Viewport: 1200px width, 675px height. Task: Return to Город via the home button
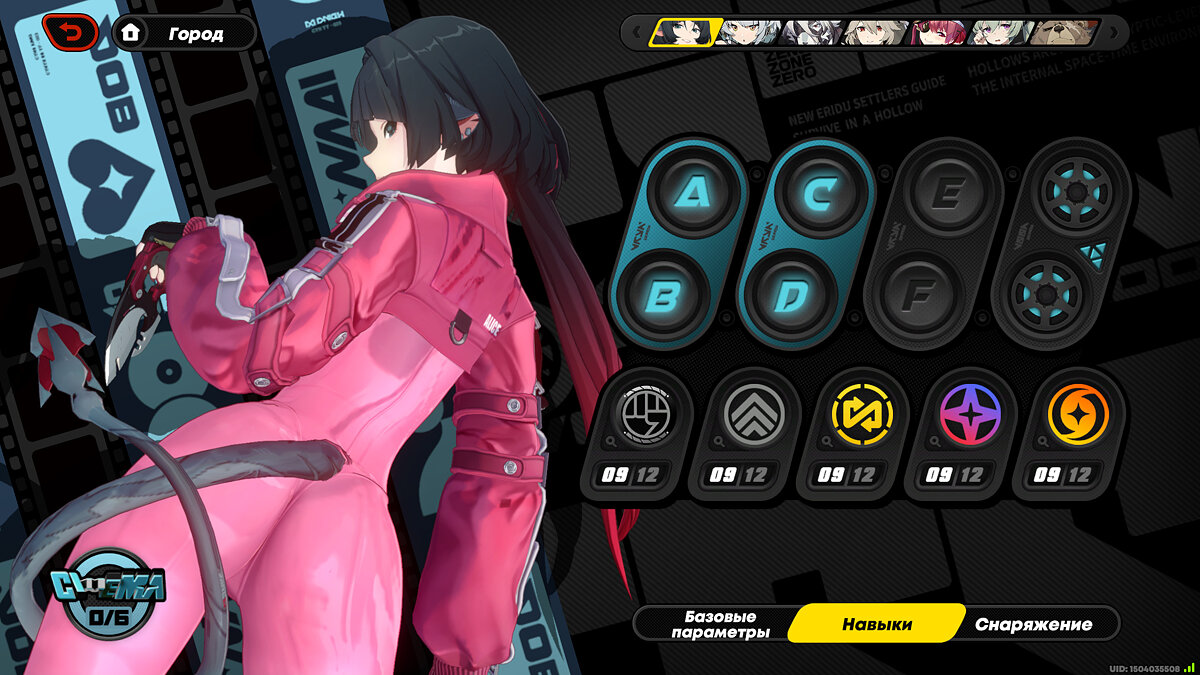pyautogui.click(x=184, y=33)
